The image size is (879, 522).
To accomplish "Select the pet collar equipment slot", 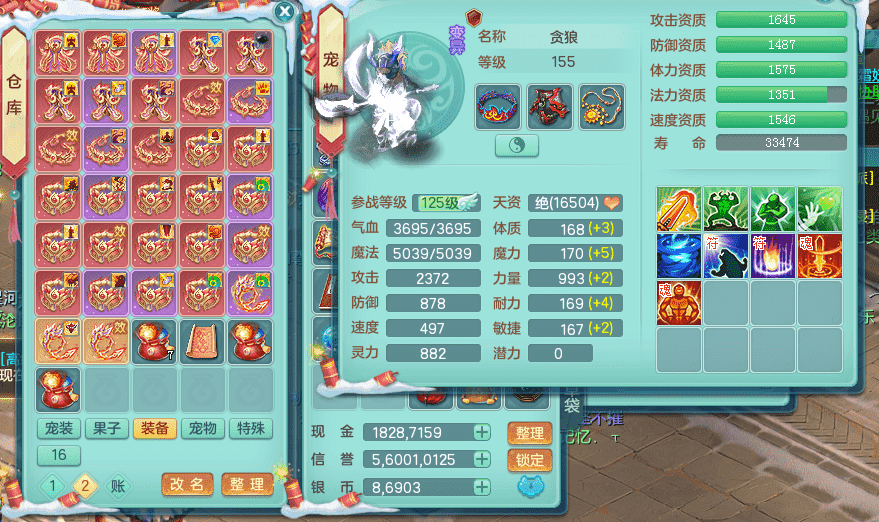I will pos(498,106).
